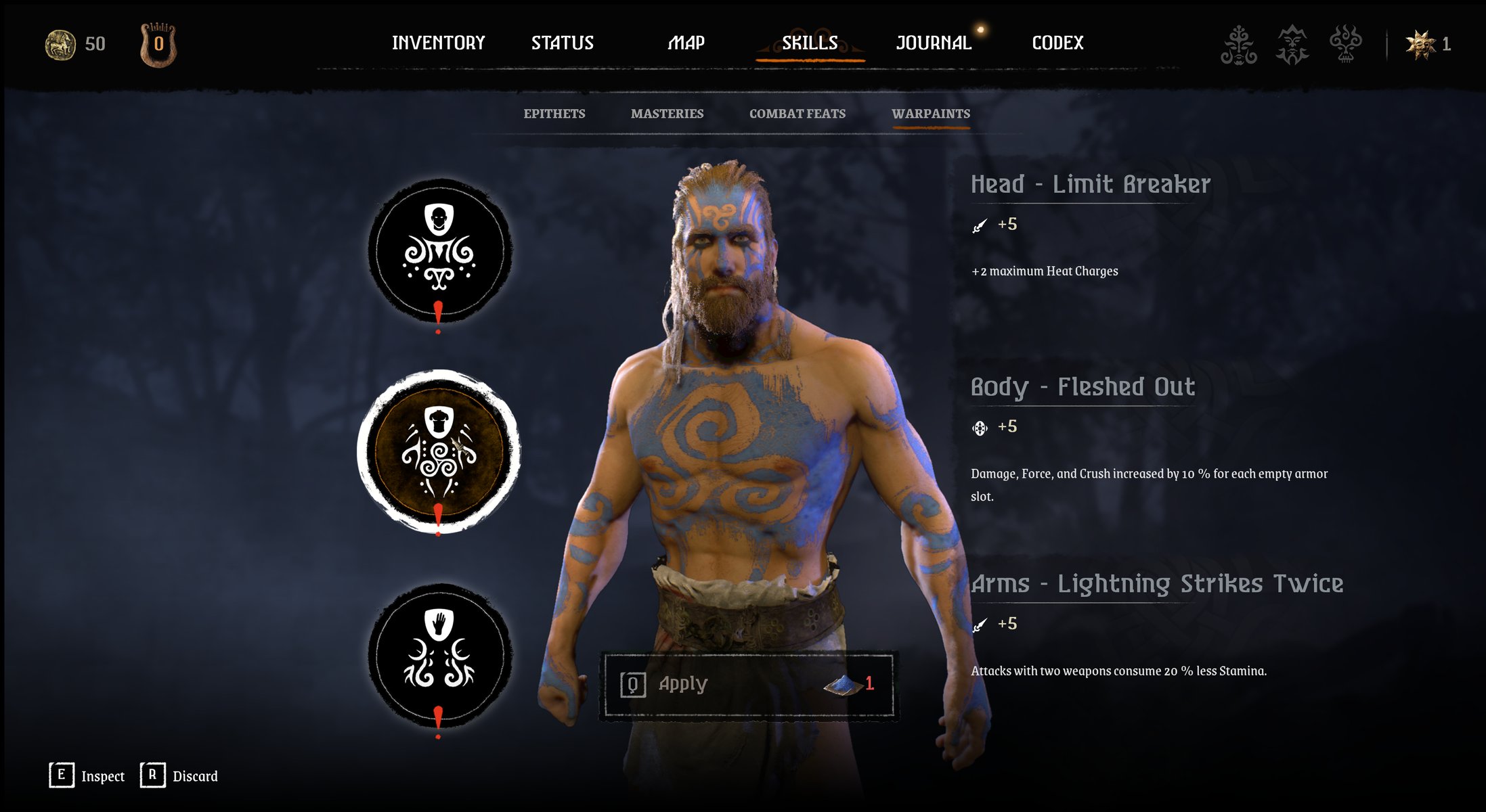This screenshot has width=1486, height=812.
Task: Open the Codex tab
Action: [1057, 43]
